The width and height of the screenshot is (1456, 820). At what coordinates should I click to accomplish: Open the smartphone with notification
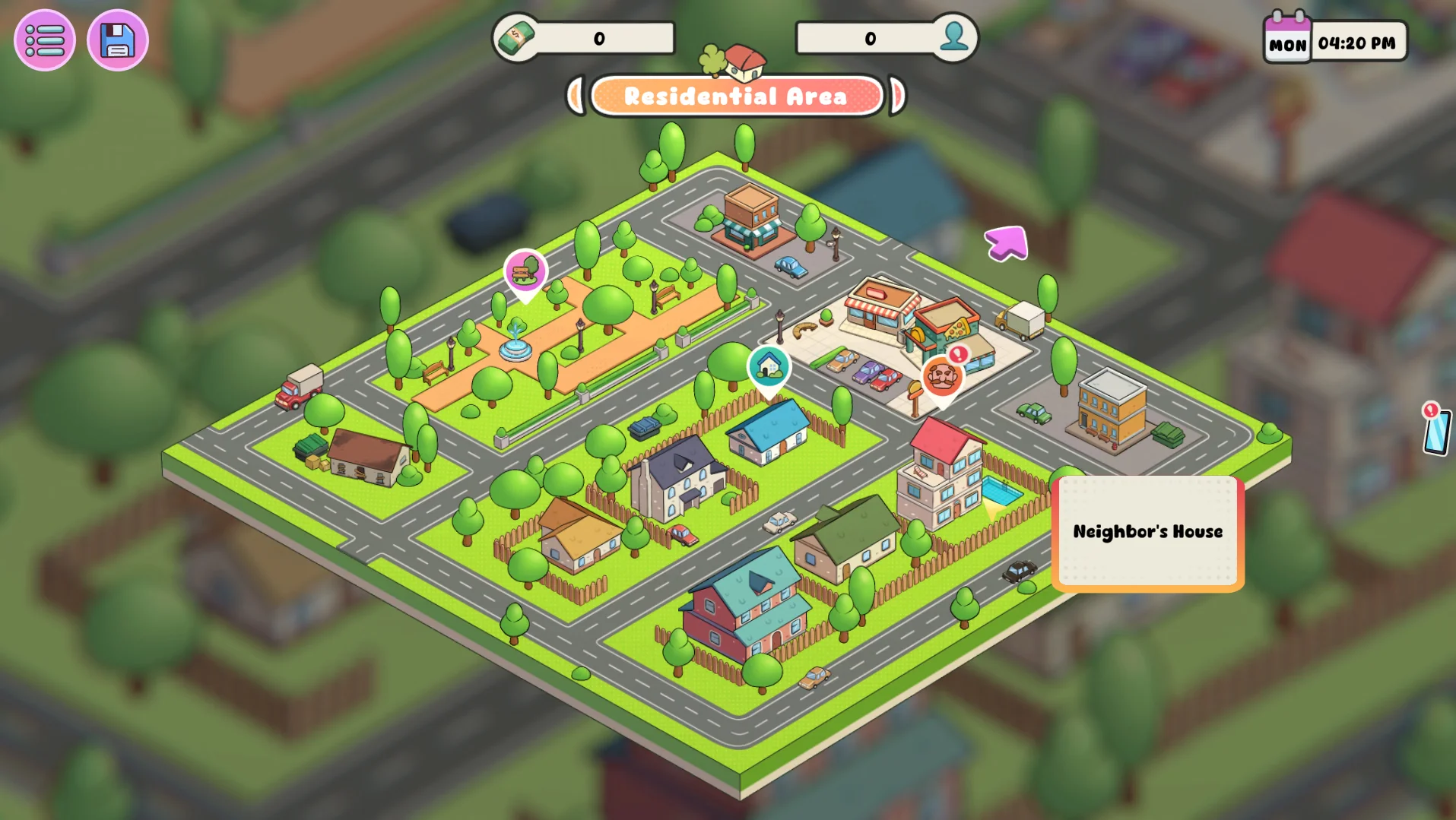pyautogui.click(x=1436, y=430)
